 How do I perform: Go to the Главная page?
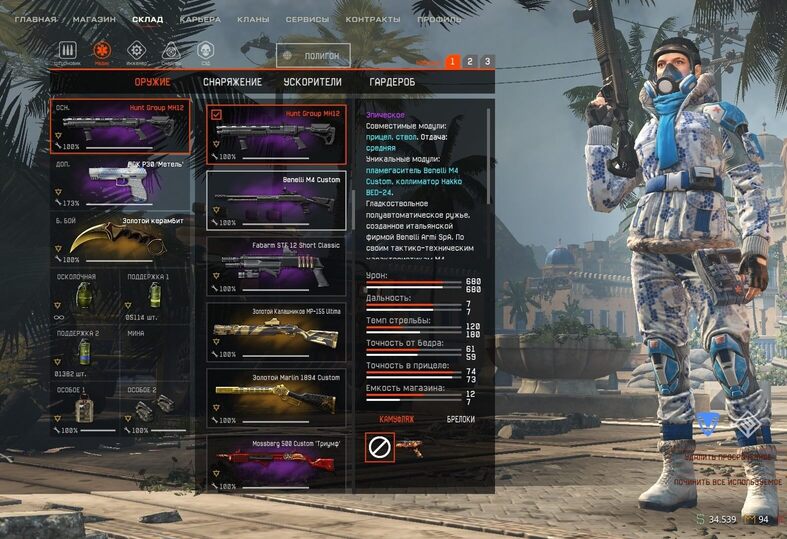(x=35, y=19)
